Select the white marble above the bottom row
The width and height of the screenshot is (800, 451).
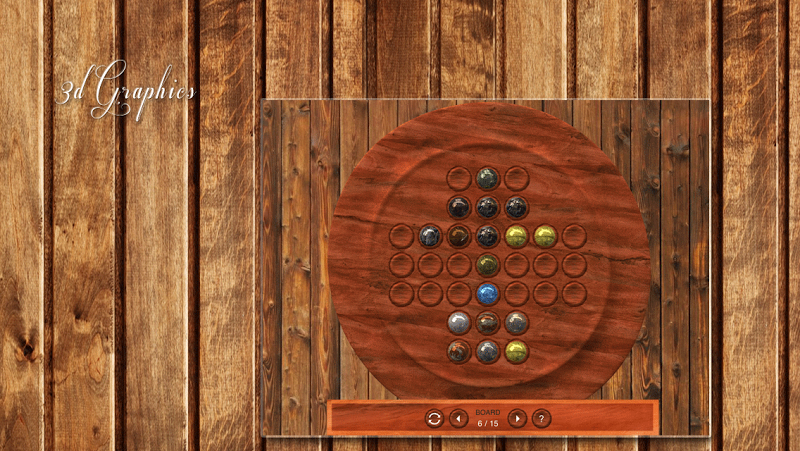coord(458,322)
